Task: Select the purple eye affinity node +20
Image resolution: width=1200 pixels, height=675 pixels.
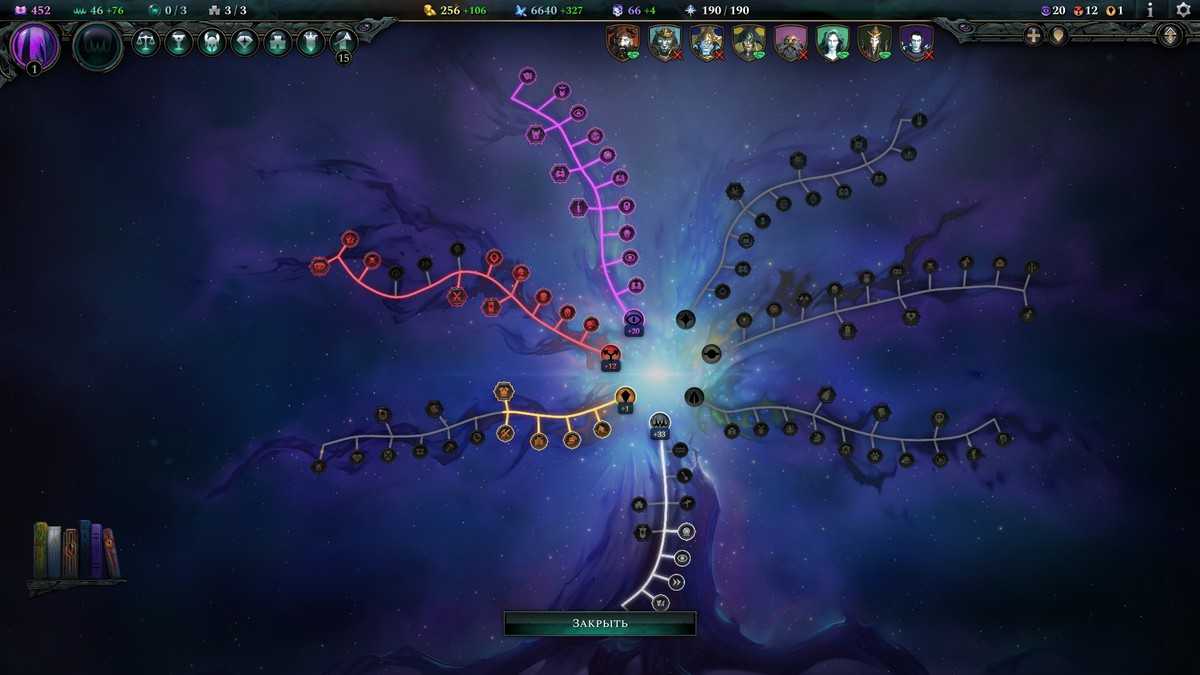Action: coord(634,318)
